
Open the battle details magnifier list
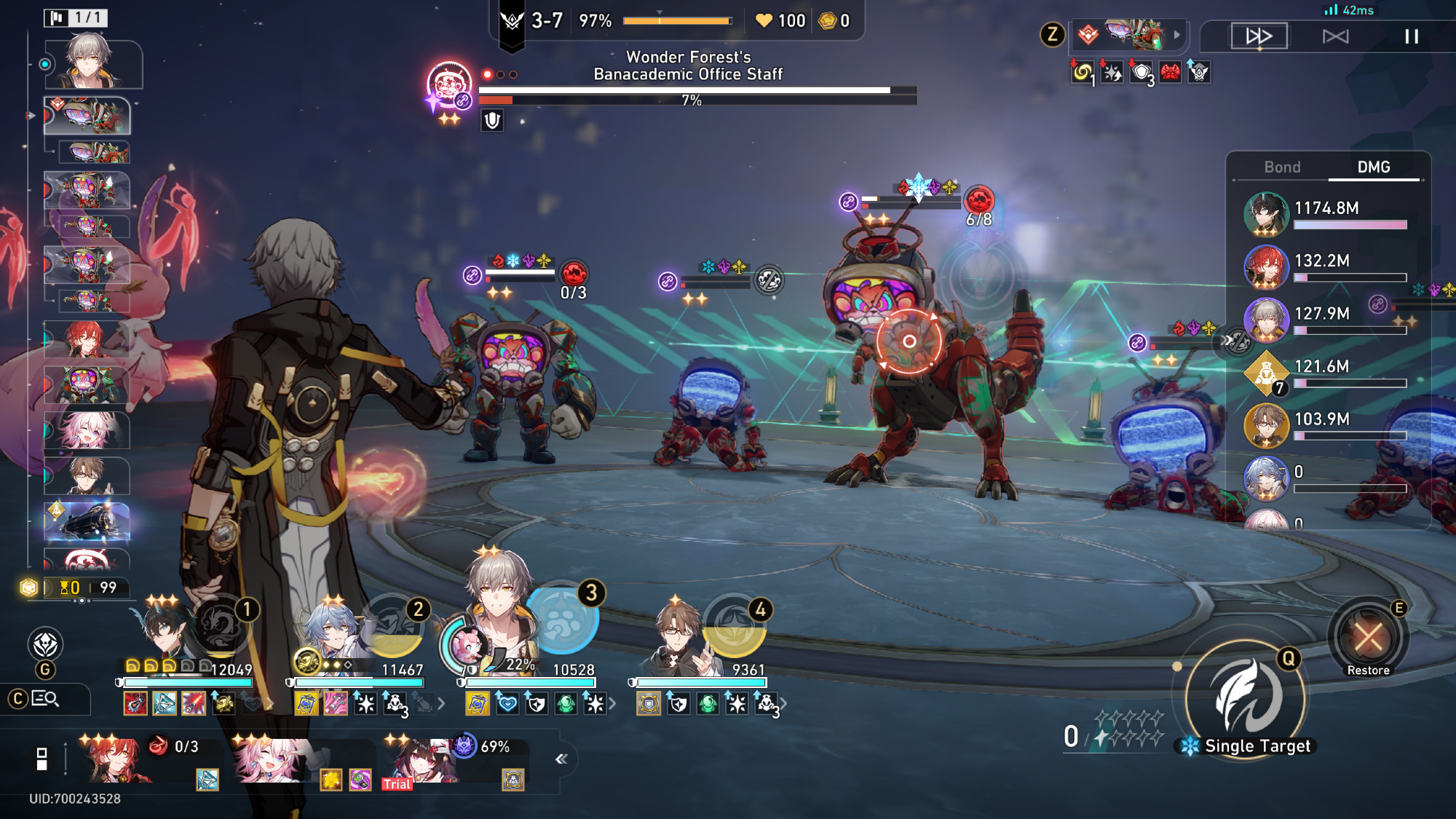(45, 699)
